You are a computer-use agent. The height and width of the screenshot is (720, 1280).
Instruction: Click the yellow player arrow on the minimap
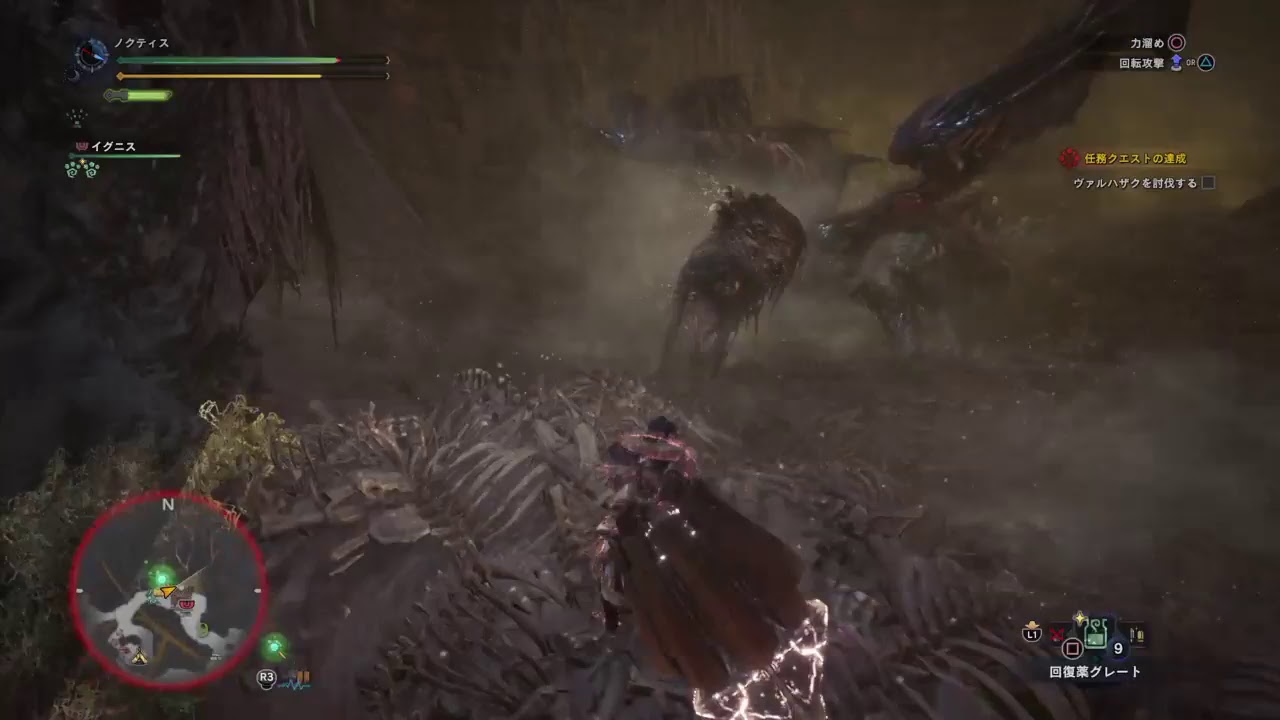166,592
